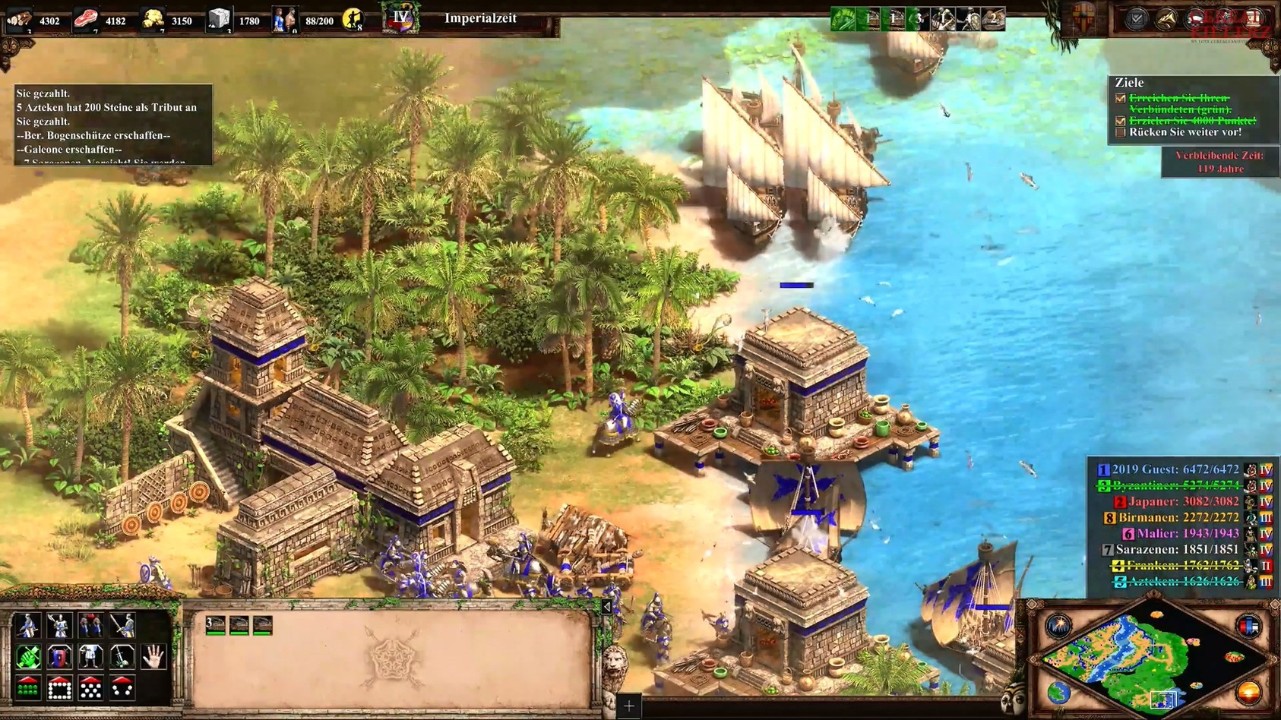Image resolution: width=1281 pixels, height=720 pixels.
Task: Activate the stand ground stance icon
Action: 91,657
